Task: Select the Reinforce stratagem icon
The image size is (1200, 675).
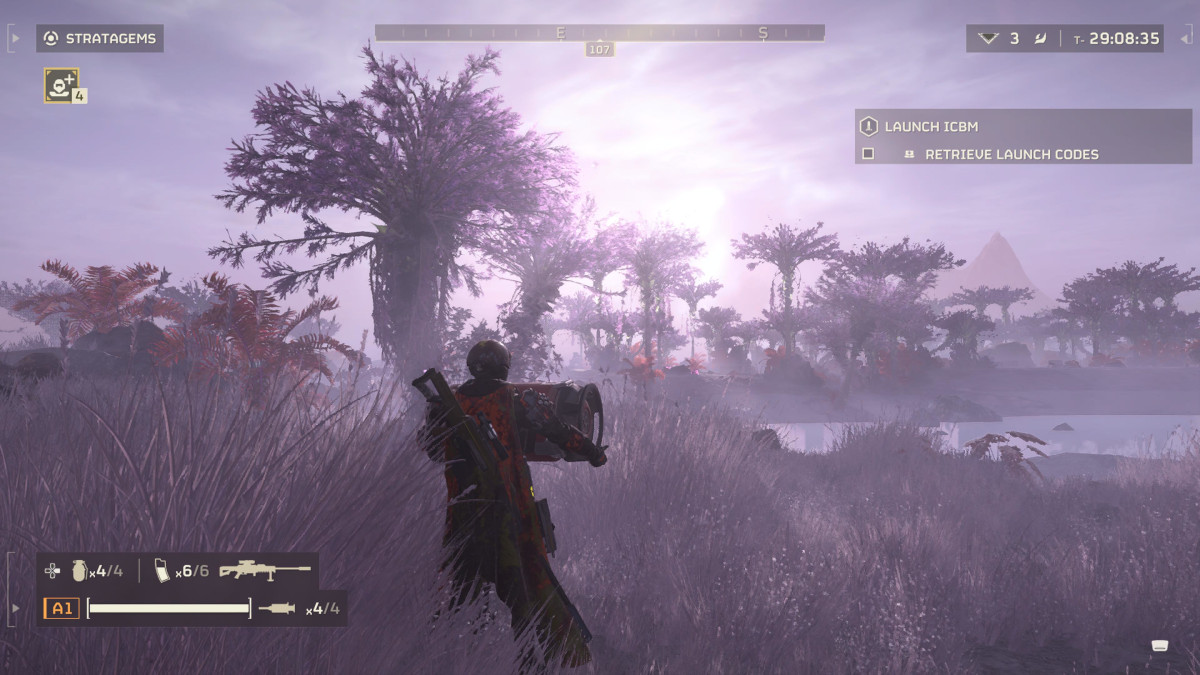Action: (x=61, y=85)
